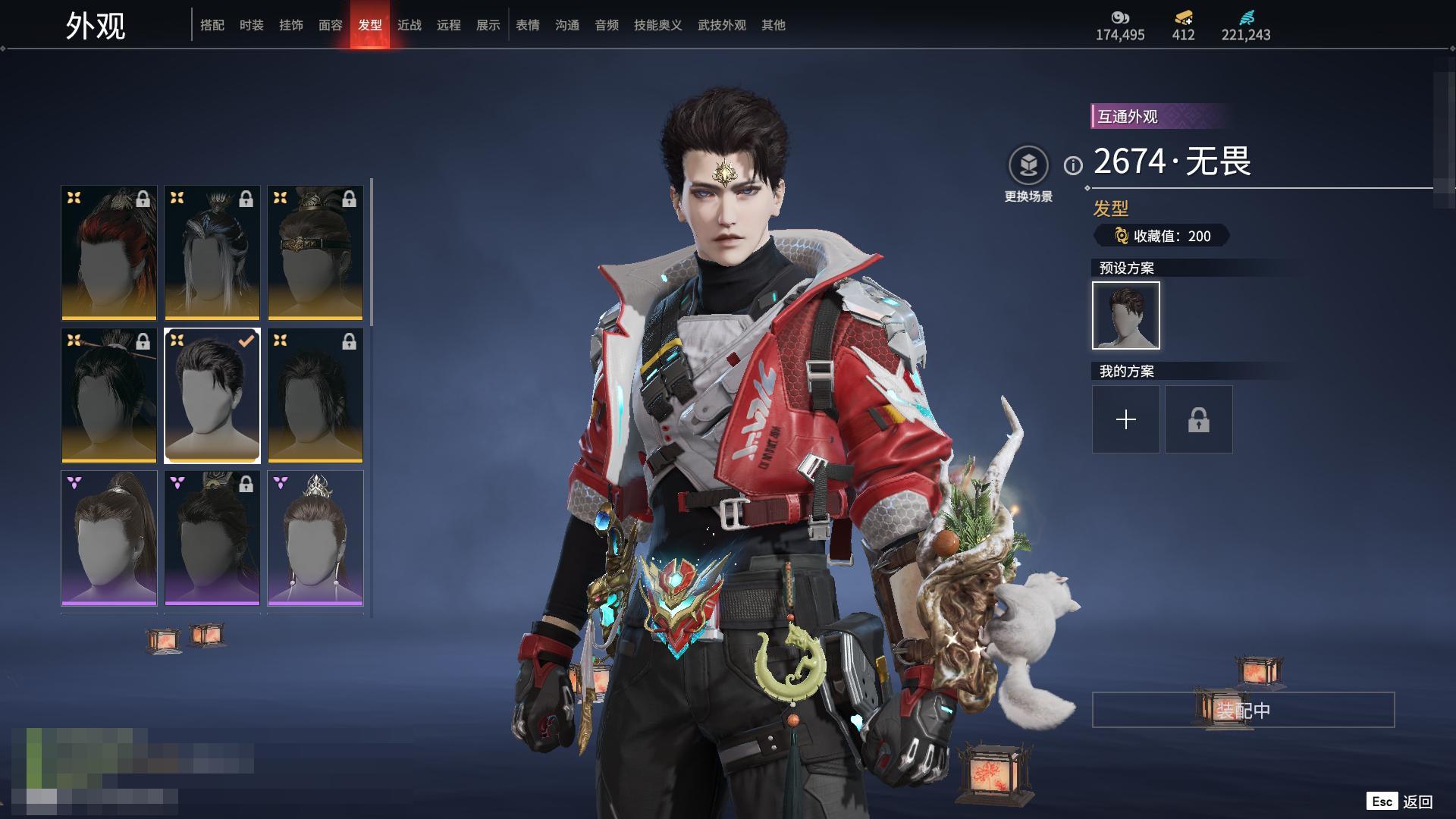
Task: Open the 近战 melee tab
Action: [x=409, y=25]
